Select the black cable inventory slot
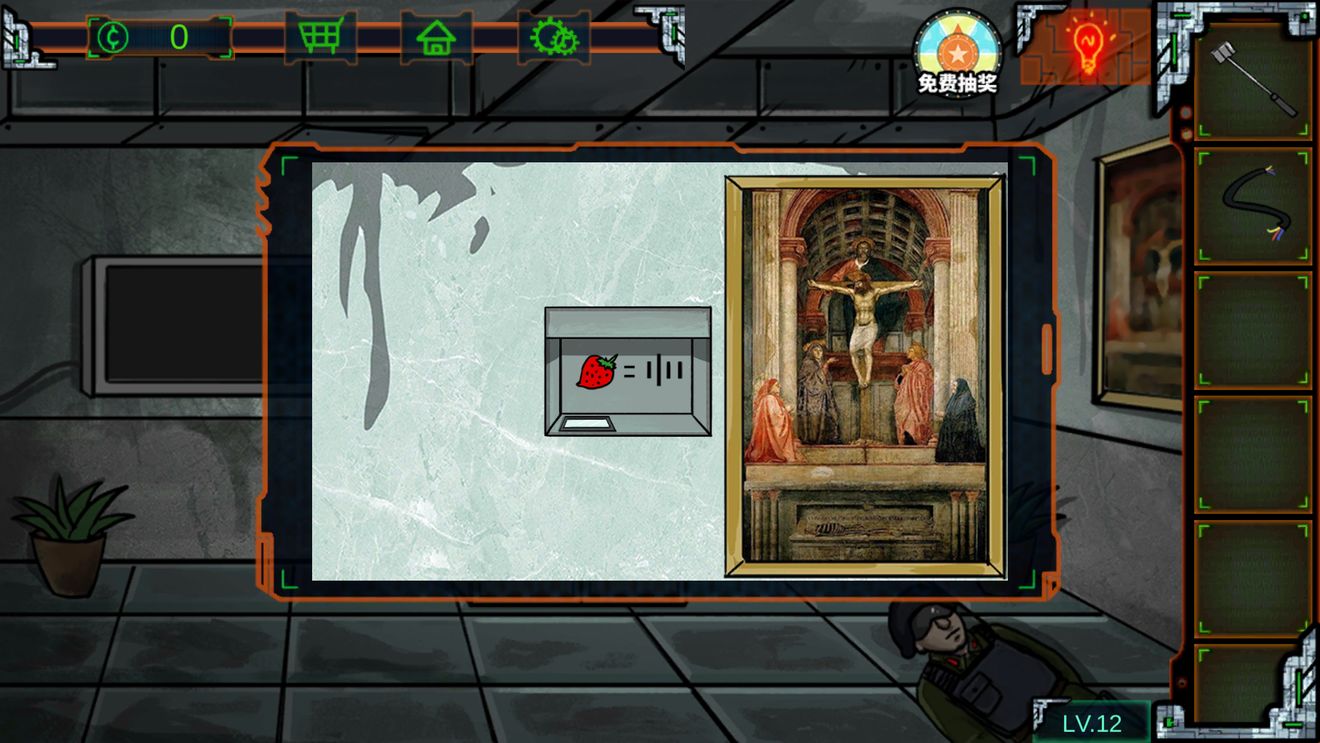The image size is (1320, 743). [x=1252, y=206]
